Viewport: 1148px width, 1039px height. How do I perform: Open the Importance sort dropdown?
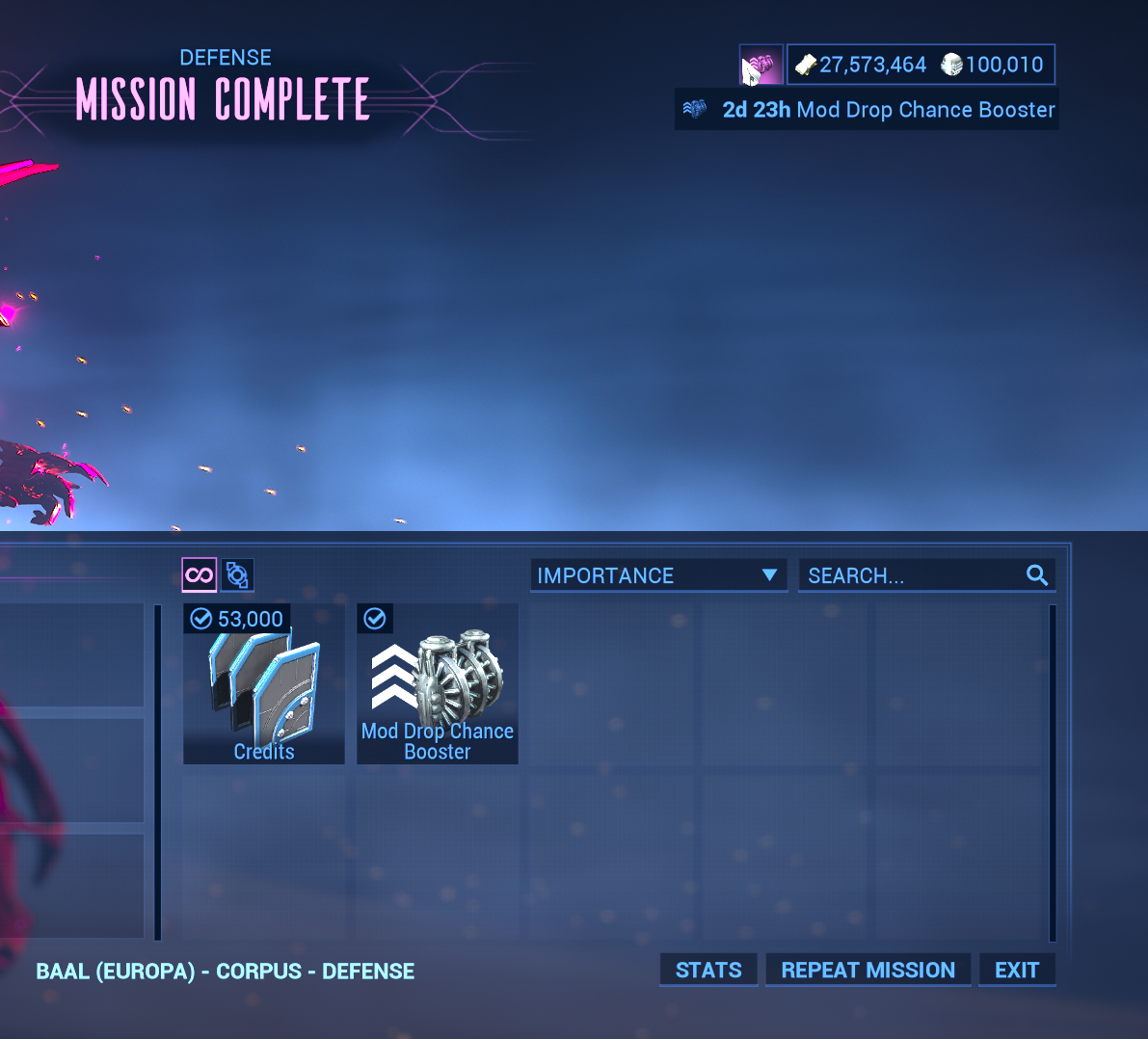click(658, 575)
